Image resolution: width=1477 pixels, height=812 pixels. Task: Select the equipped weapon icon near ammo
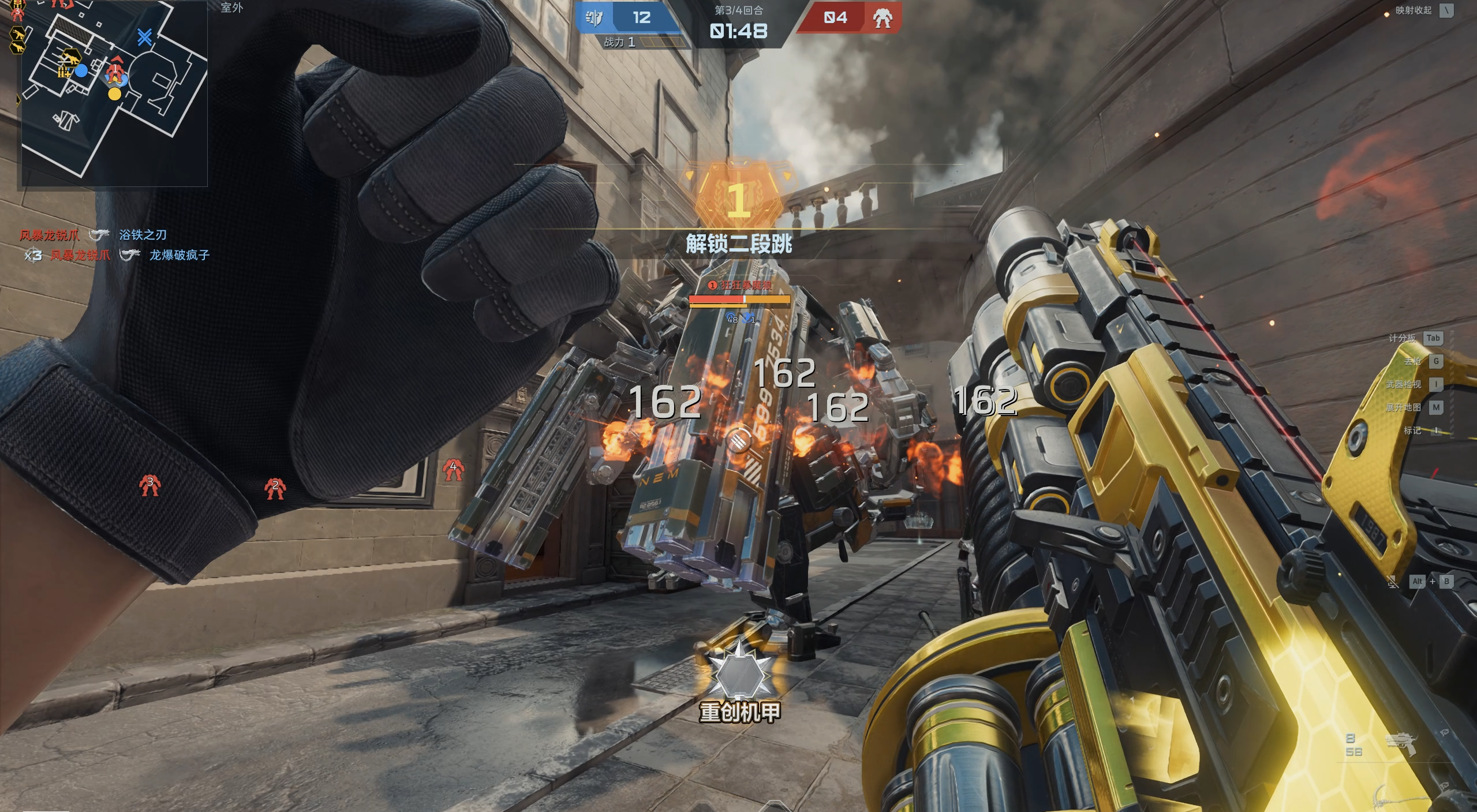pos(1401,745)
